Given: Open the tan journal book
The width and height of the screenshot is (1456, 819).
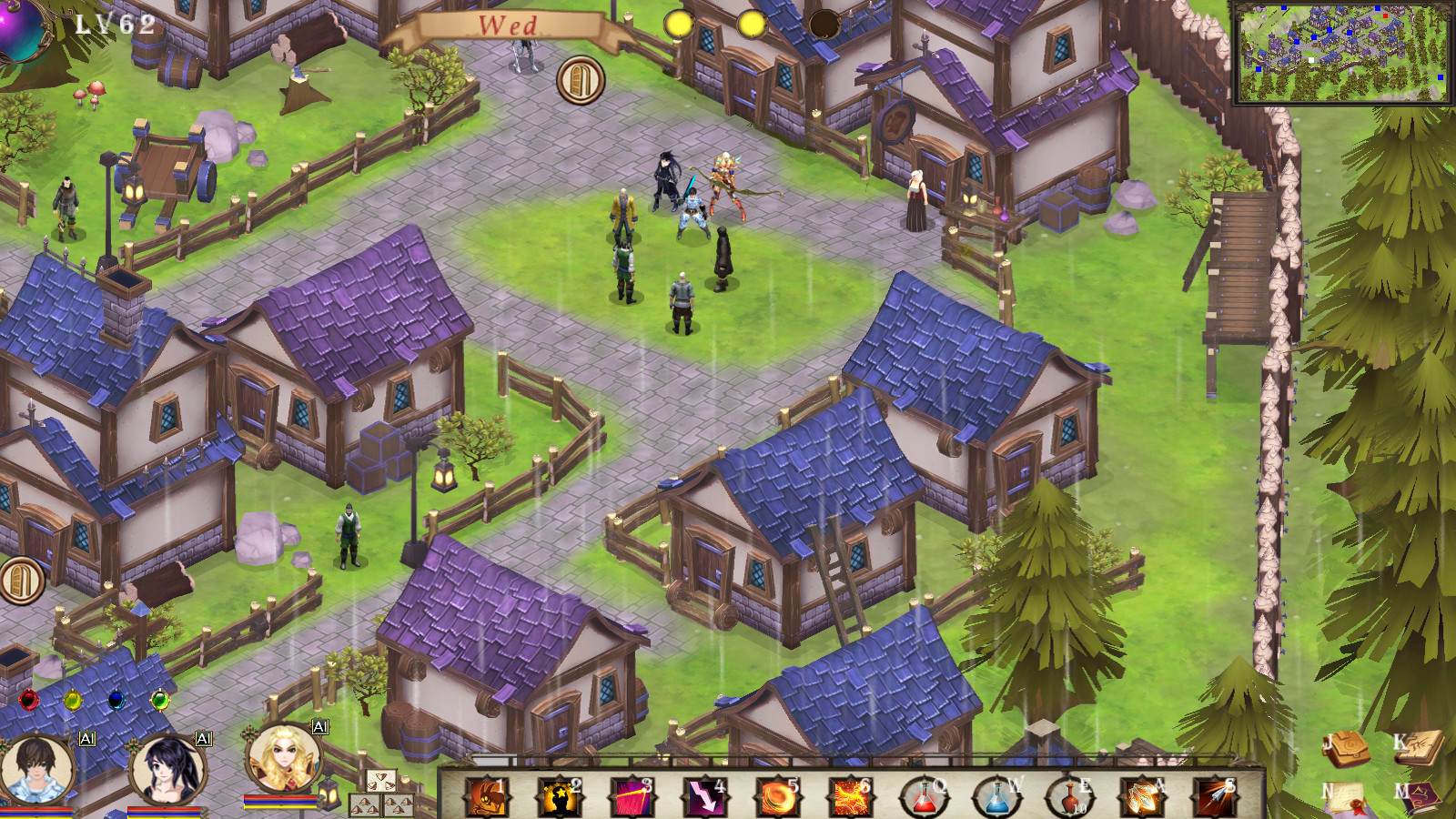Looking at the screenshot, I should (1419, 748).
